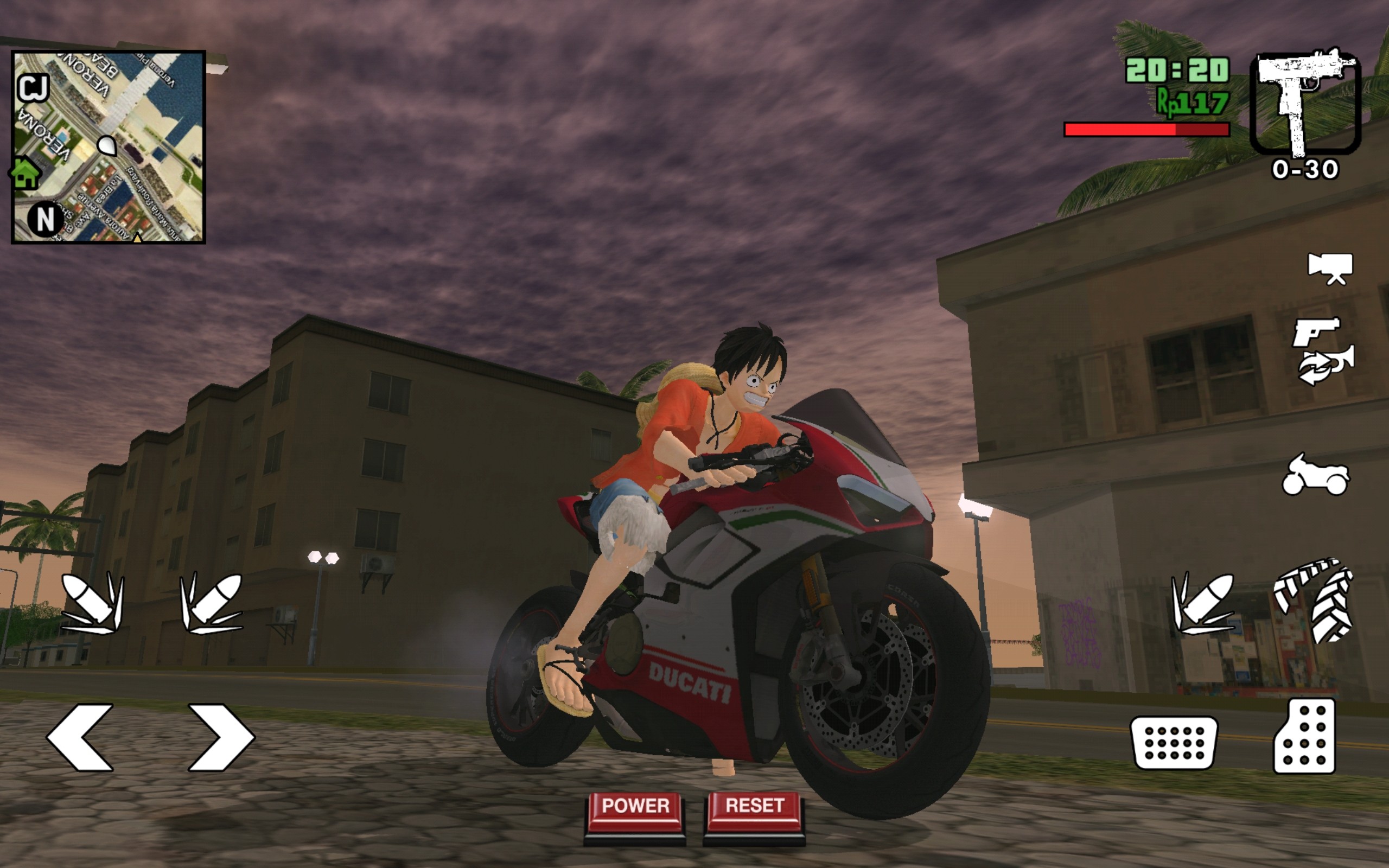
Task: Accelerate with the tall gas pedal
Action: [1304, 736]
